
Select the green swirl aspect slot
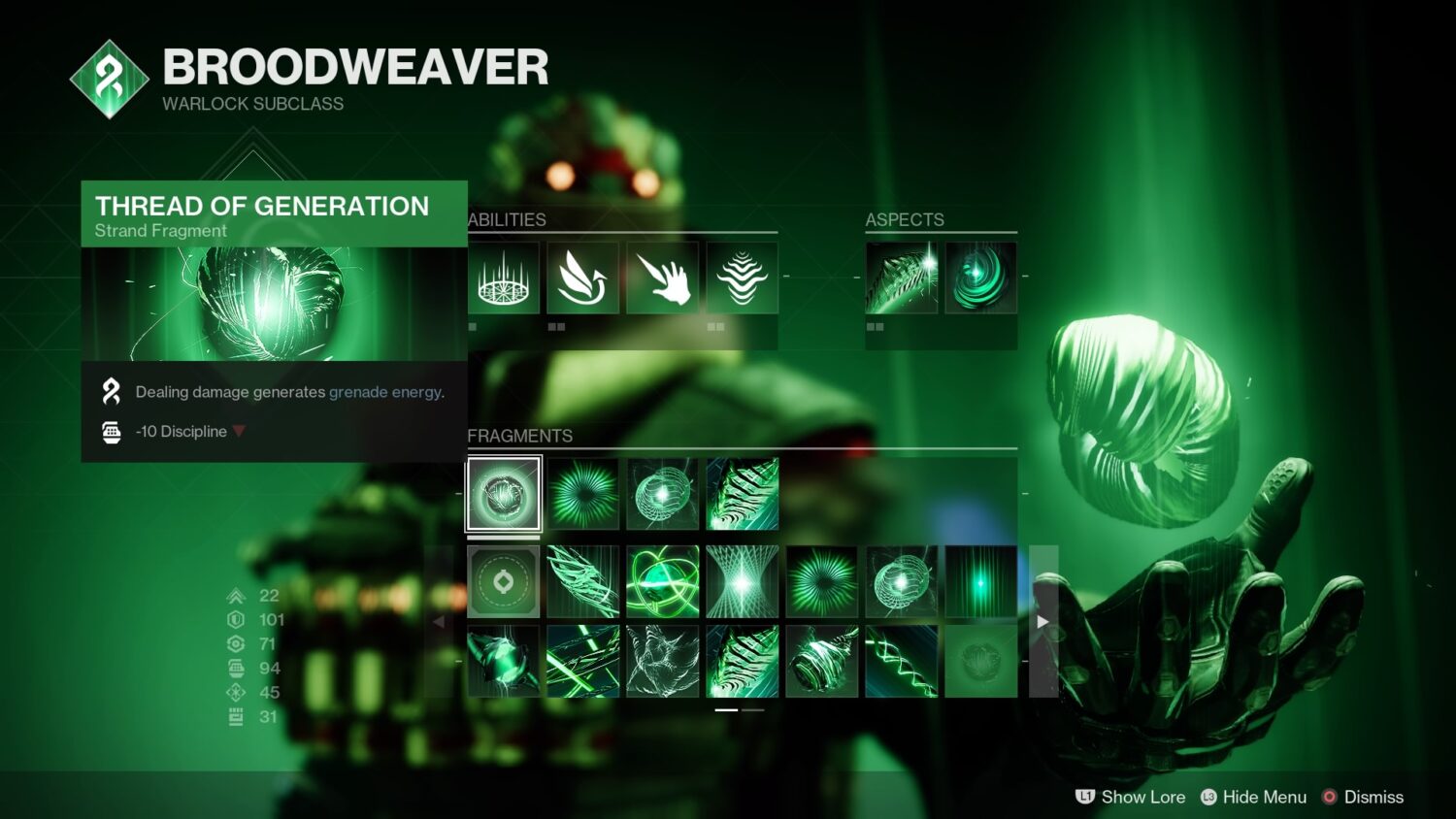point(980,278)
